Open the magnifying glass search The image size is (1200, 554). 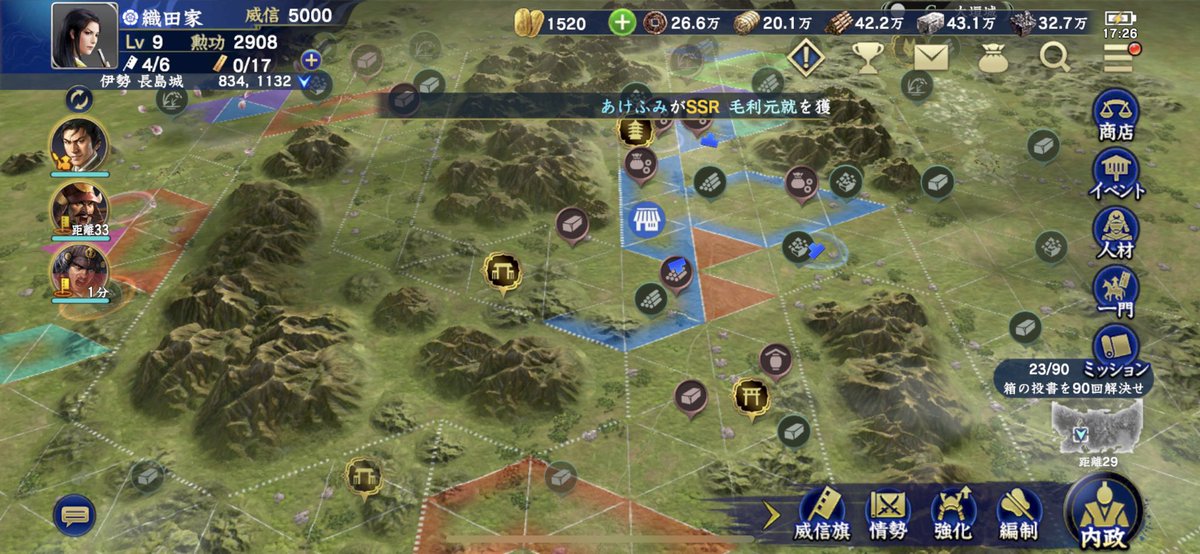click(x=1054, y=58)
